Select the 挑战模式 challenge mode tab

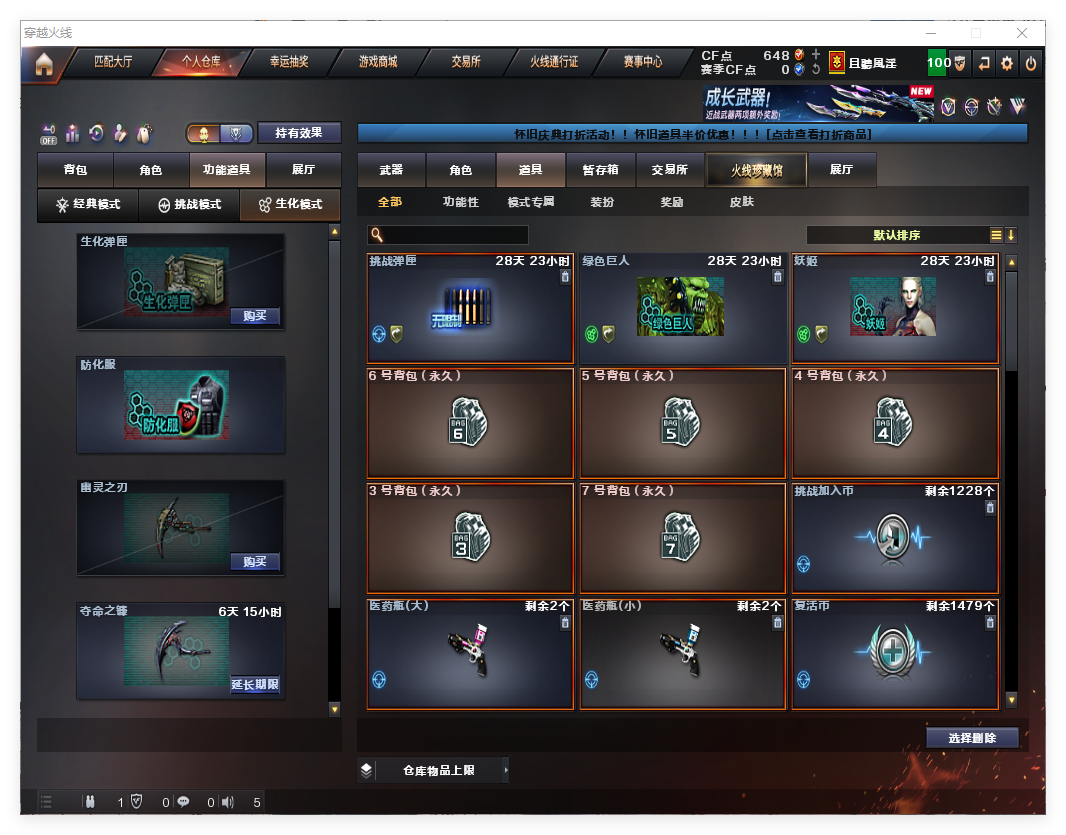pos(190,204)
